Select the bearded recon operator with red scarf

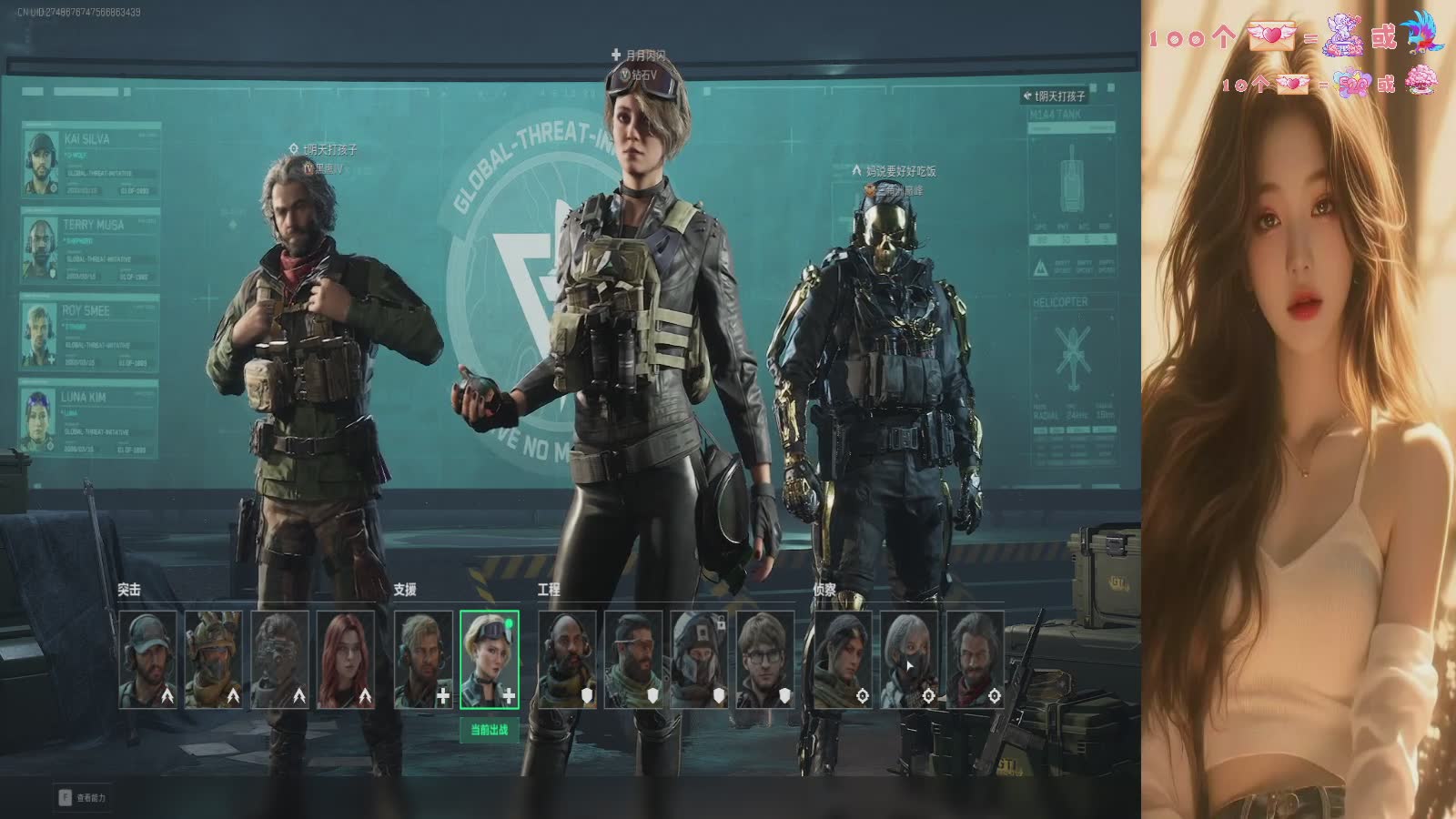(x=975, y=660)
